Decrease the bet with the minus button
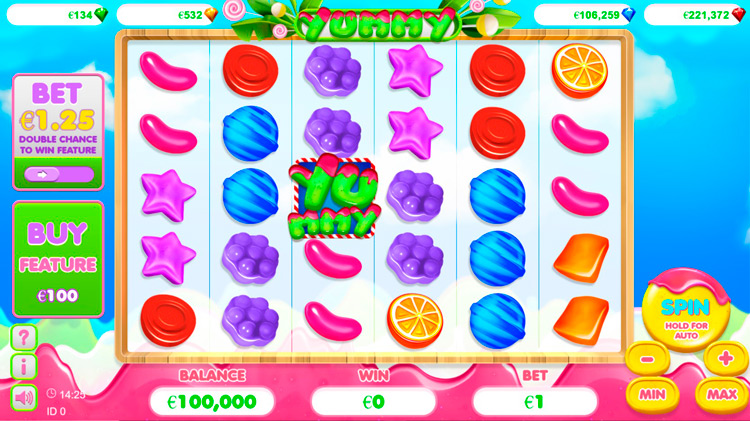The image size is (750, 421). 647,358
